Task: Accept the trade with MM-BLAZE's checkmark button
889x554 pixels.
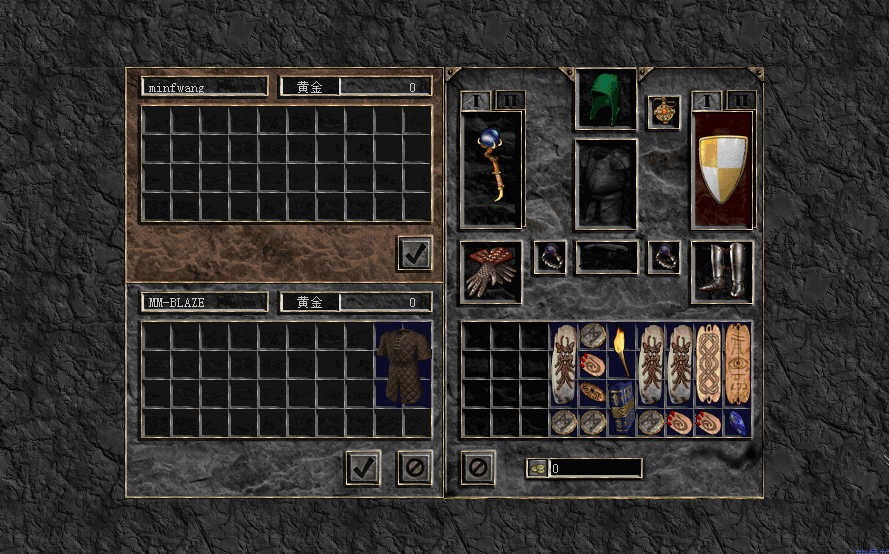Action: click(x=363, y=467)
